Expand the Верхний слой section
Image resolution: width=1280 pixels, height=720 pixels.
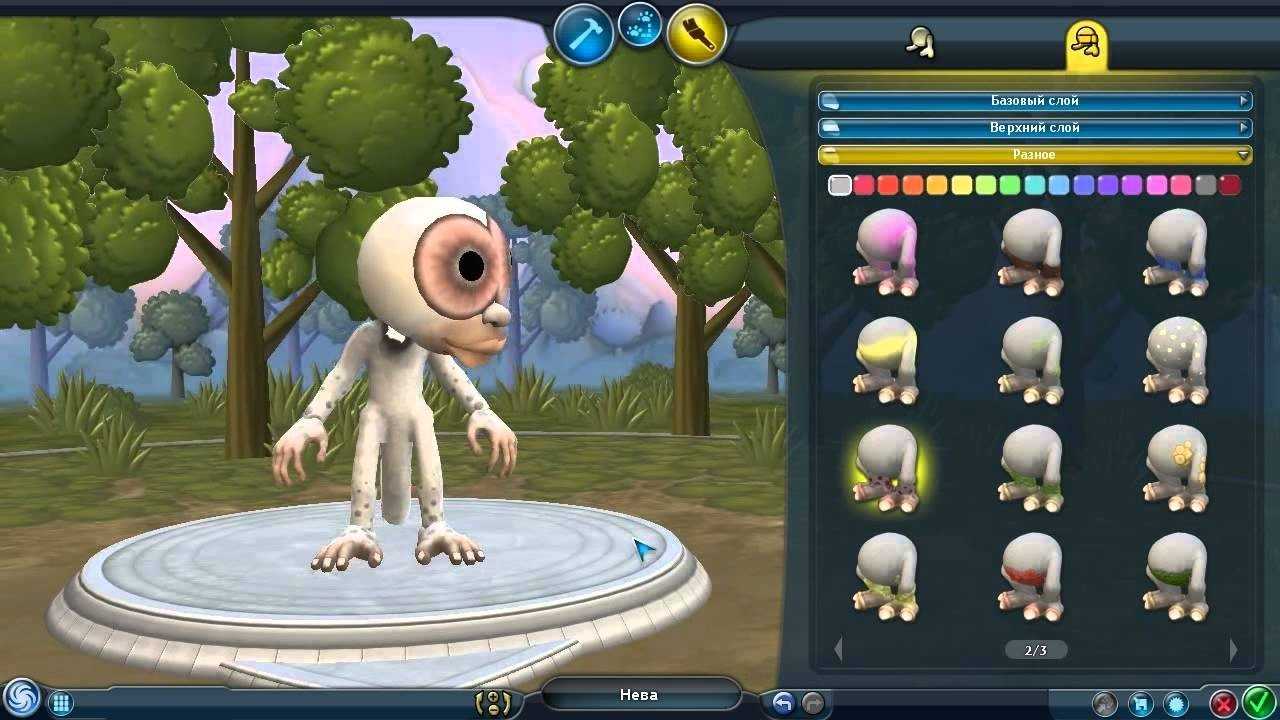pyautogui.click(x=1034, y=128)
